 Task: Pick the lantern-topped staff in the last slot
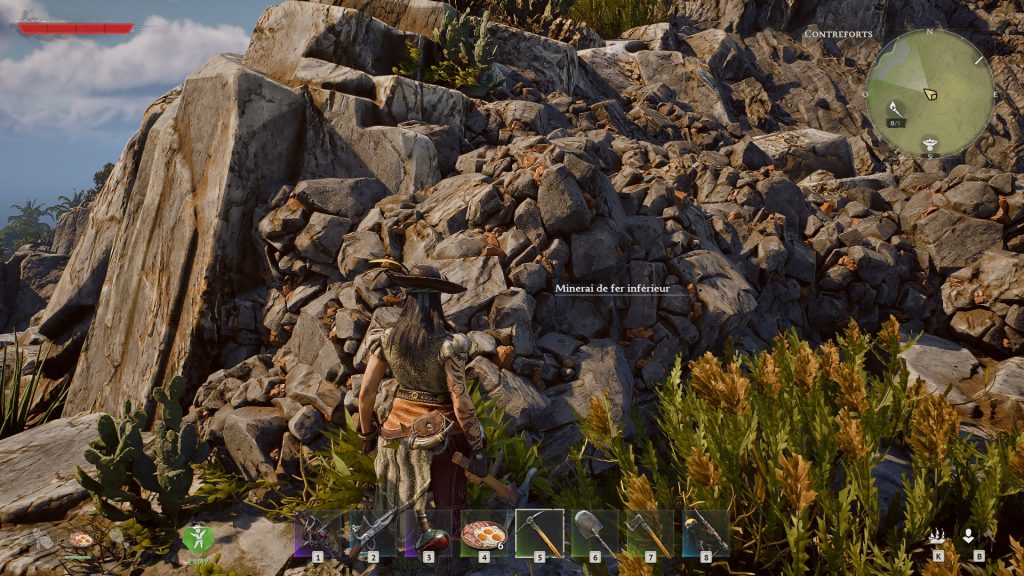pos(705,533)
